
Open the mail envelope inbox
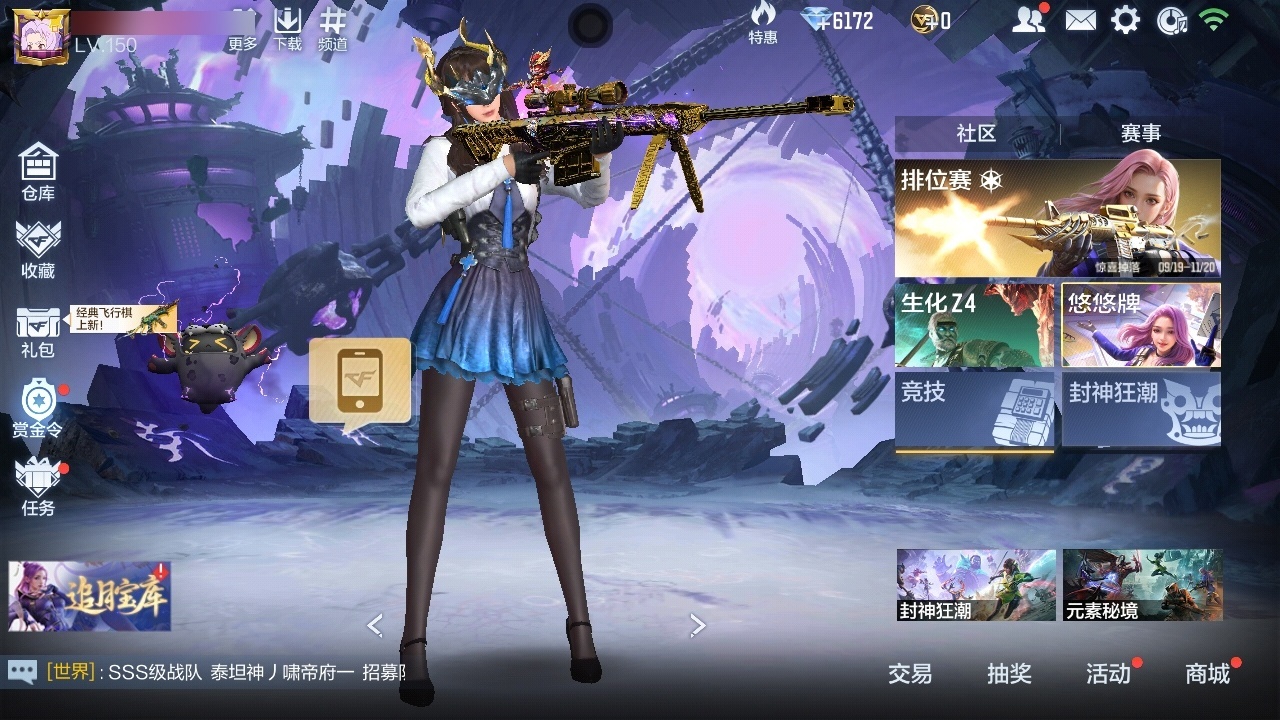coord(1080,20)
